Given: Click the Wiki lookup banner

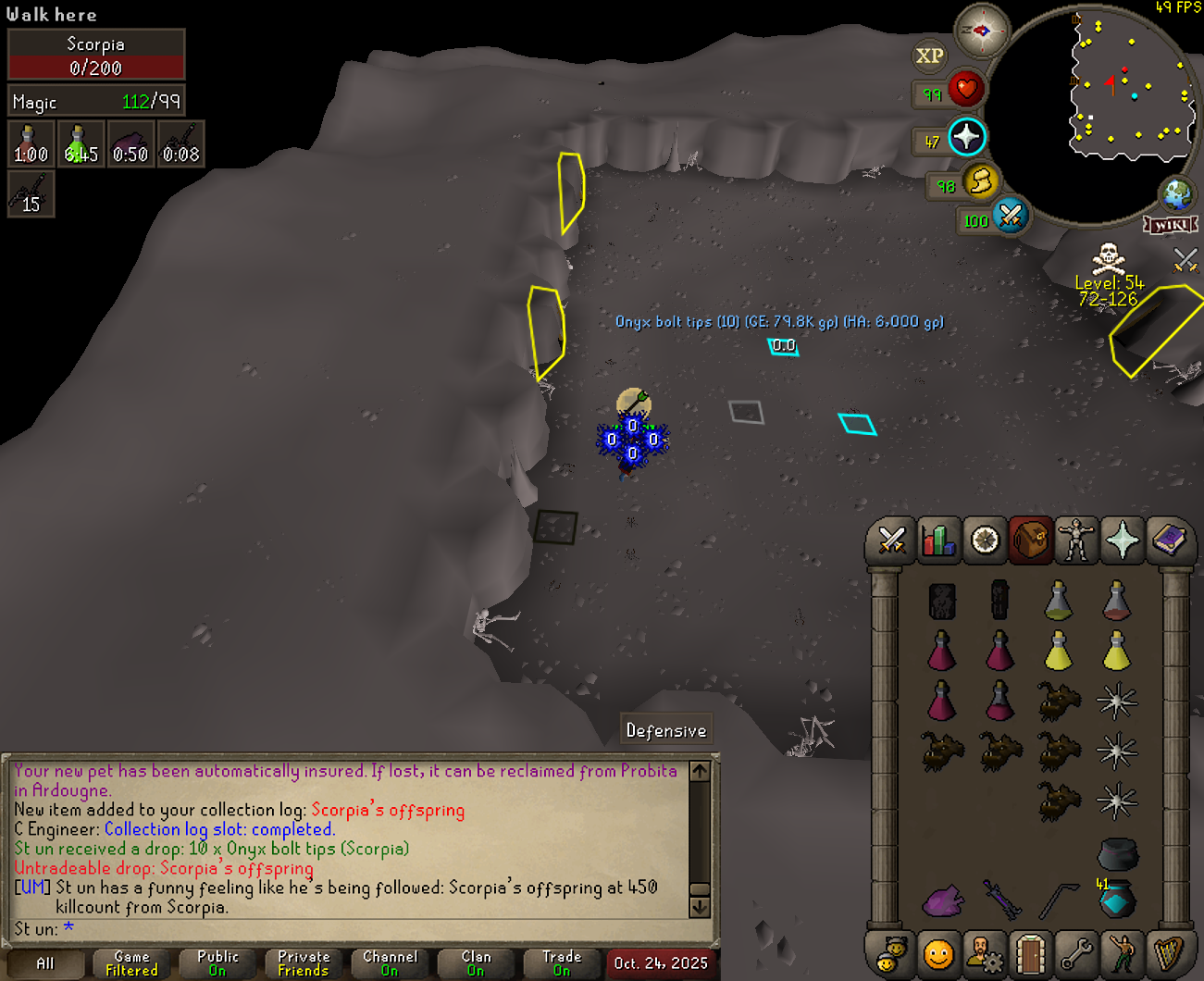Looking at the screenshot, I should [1171, 225].
